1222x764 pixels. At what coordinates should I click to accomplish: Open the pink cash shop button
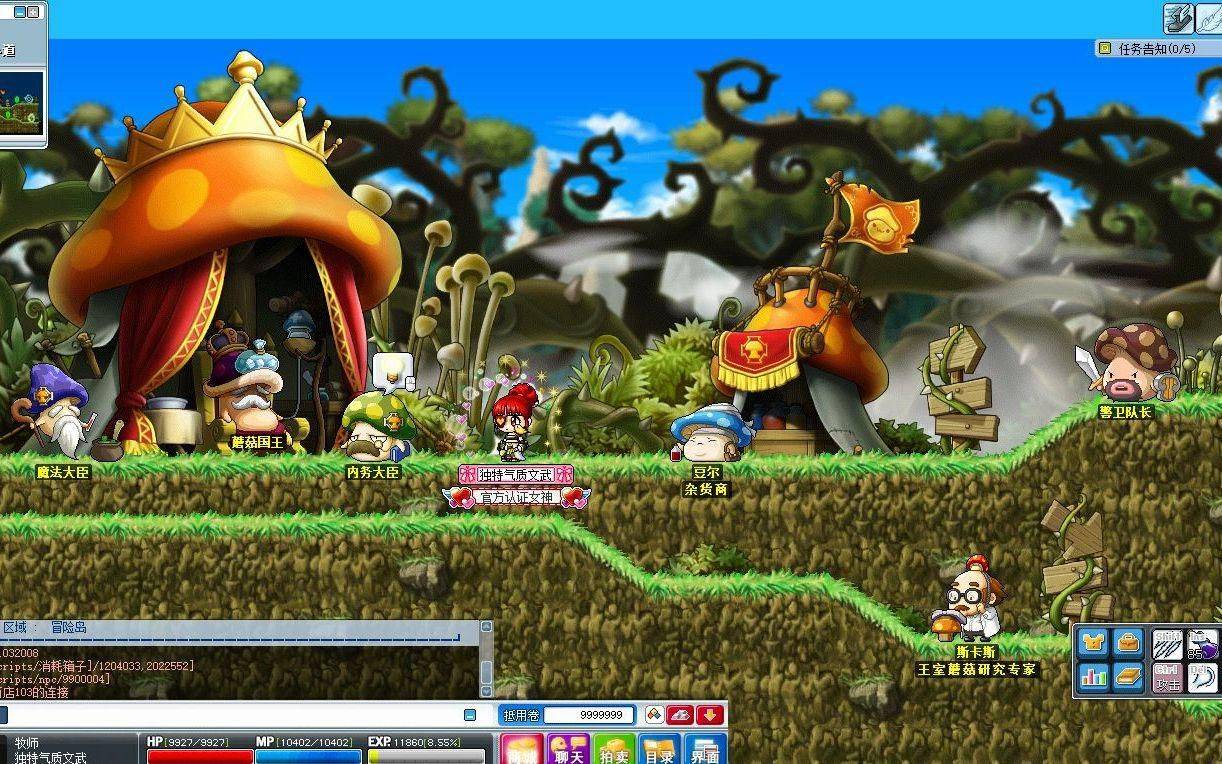point(522,751)
